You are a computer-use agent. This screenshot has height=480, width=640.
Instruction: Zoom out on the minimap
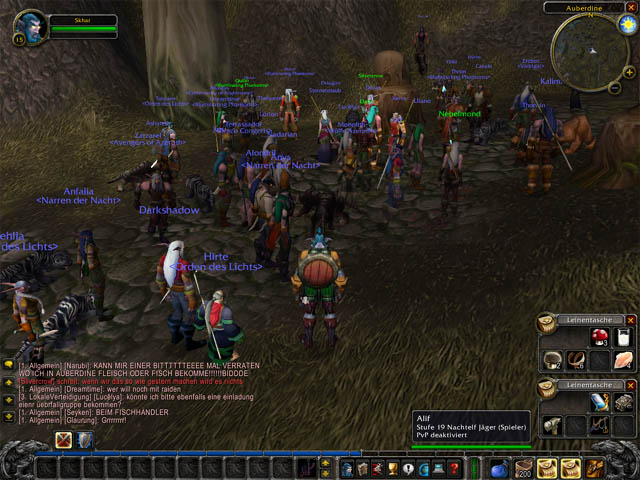(x=612, y=87)
